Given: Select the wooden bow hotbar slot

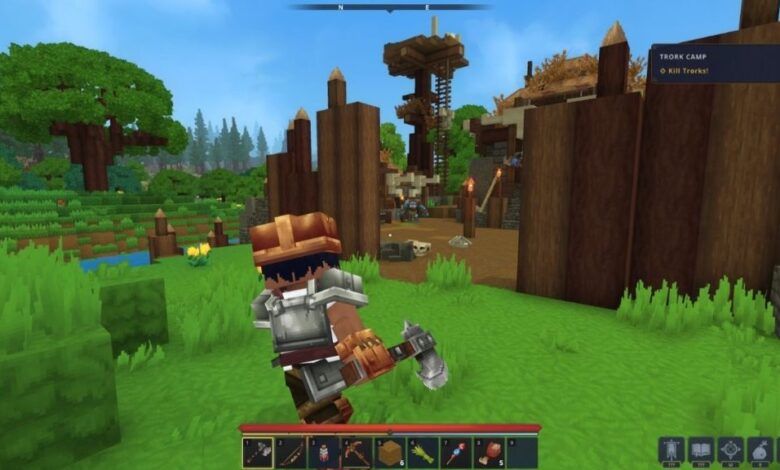Looking at the screenshot, I should pyautogui.click(x=290, y=452).
